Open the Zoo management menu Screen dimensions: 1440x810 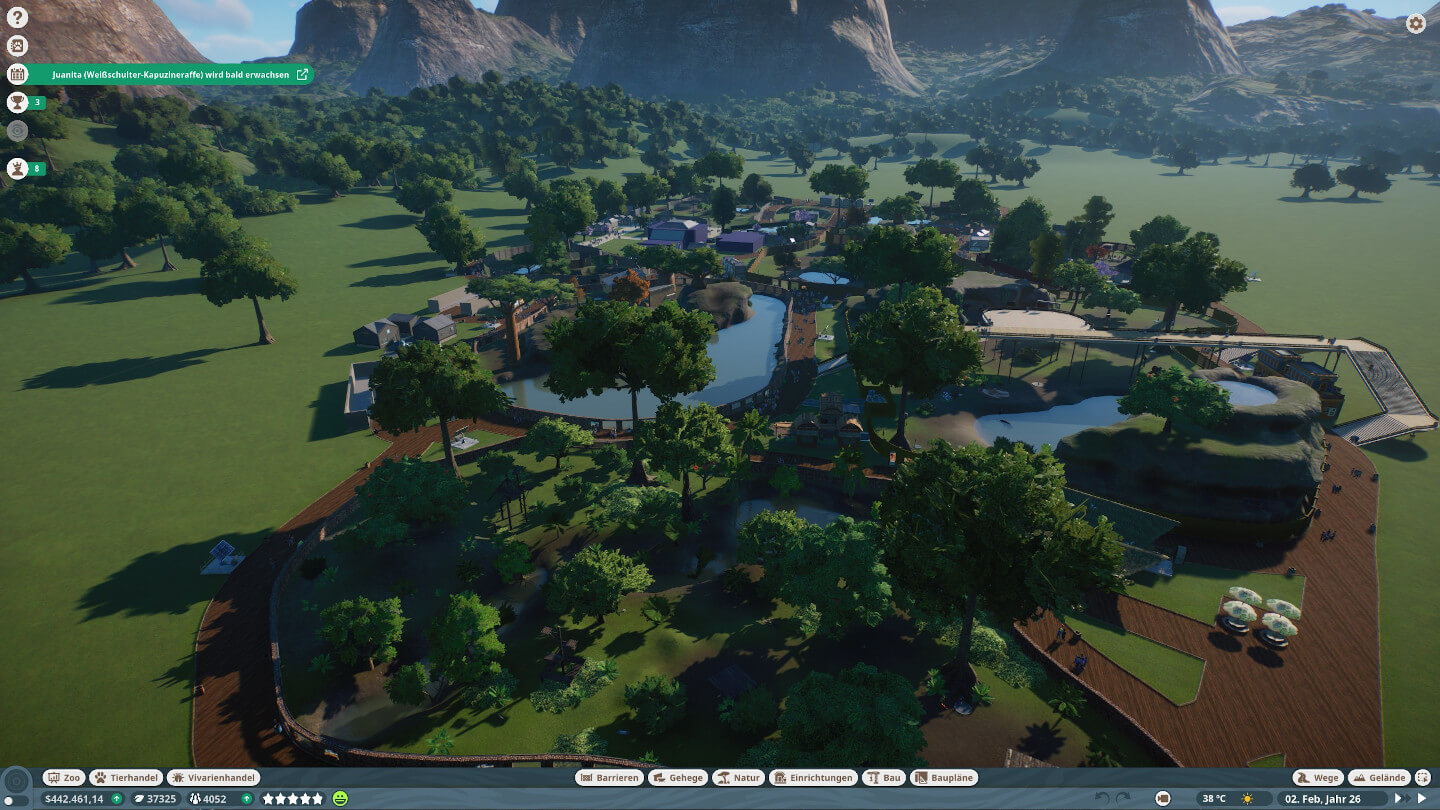[x=64, y=777]
